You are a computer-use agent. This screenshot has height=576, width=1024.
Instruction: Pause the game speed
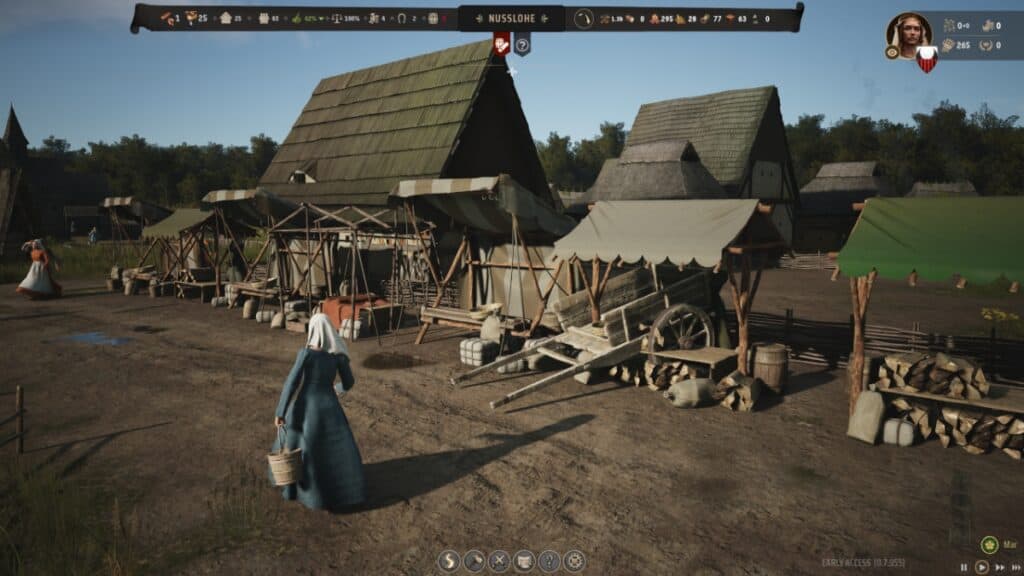pyautogui.click(x=964, y=567)
